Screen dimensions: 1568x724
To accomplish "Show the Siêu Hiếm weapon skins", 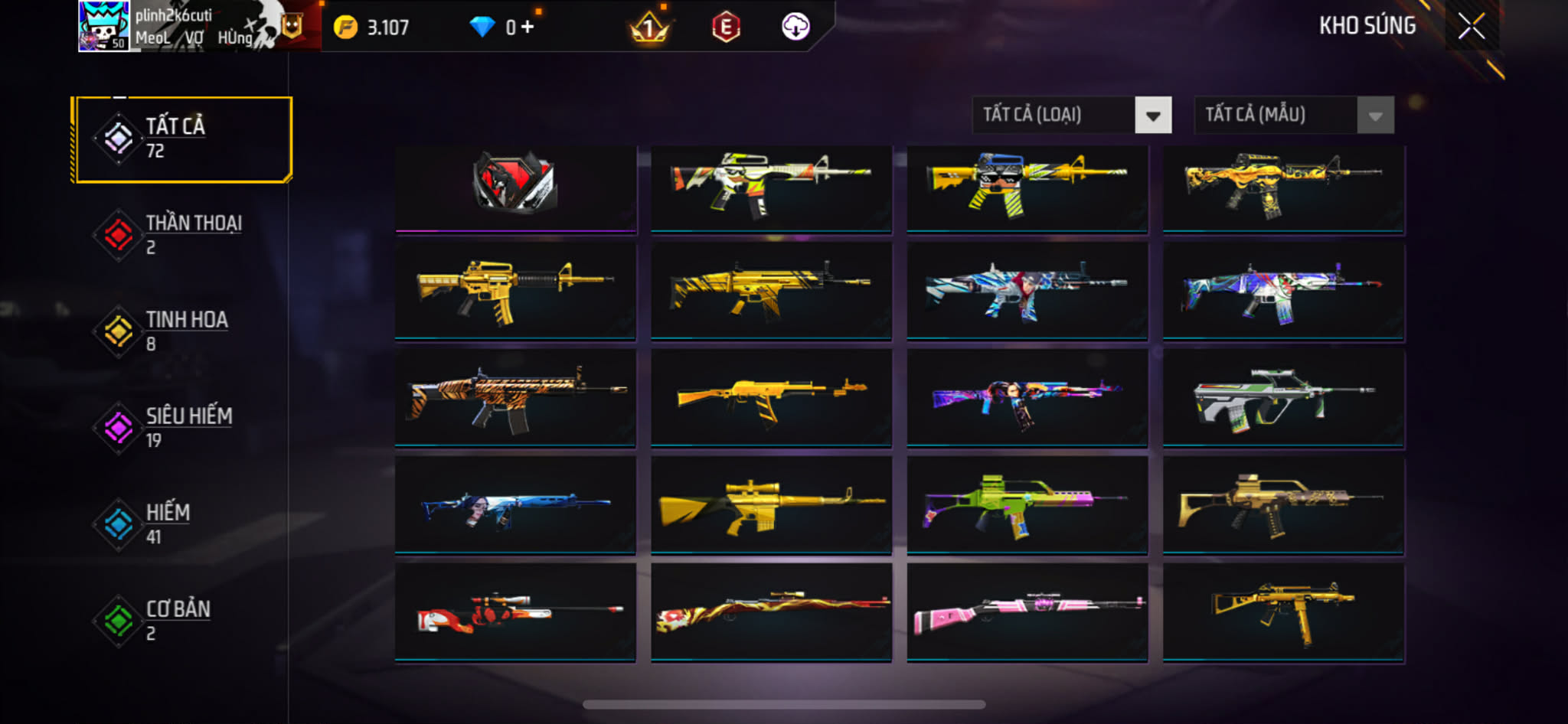I will 182,428.
